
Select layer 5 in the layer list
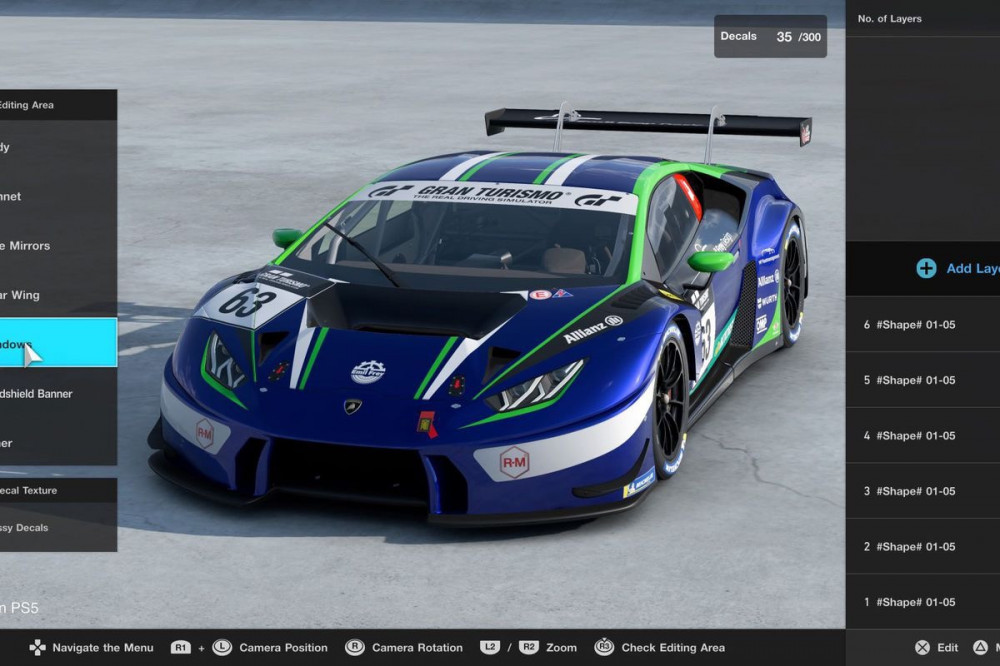click(x=922, y=380)
